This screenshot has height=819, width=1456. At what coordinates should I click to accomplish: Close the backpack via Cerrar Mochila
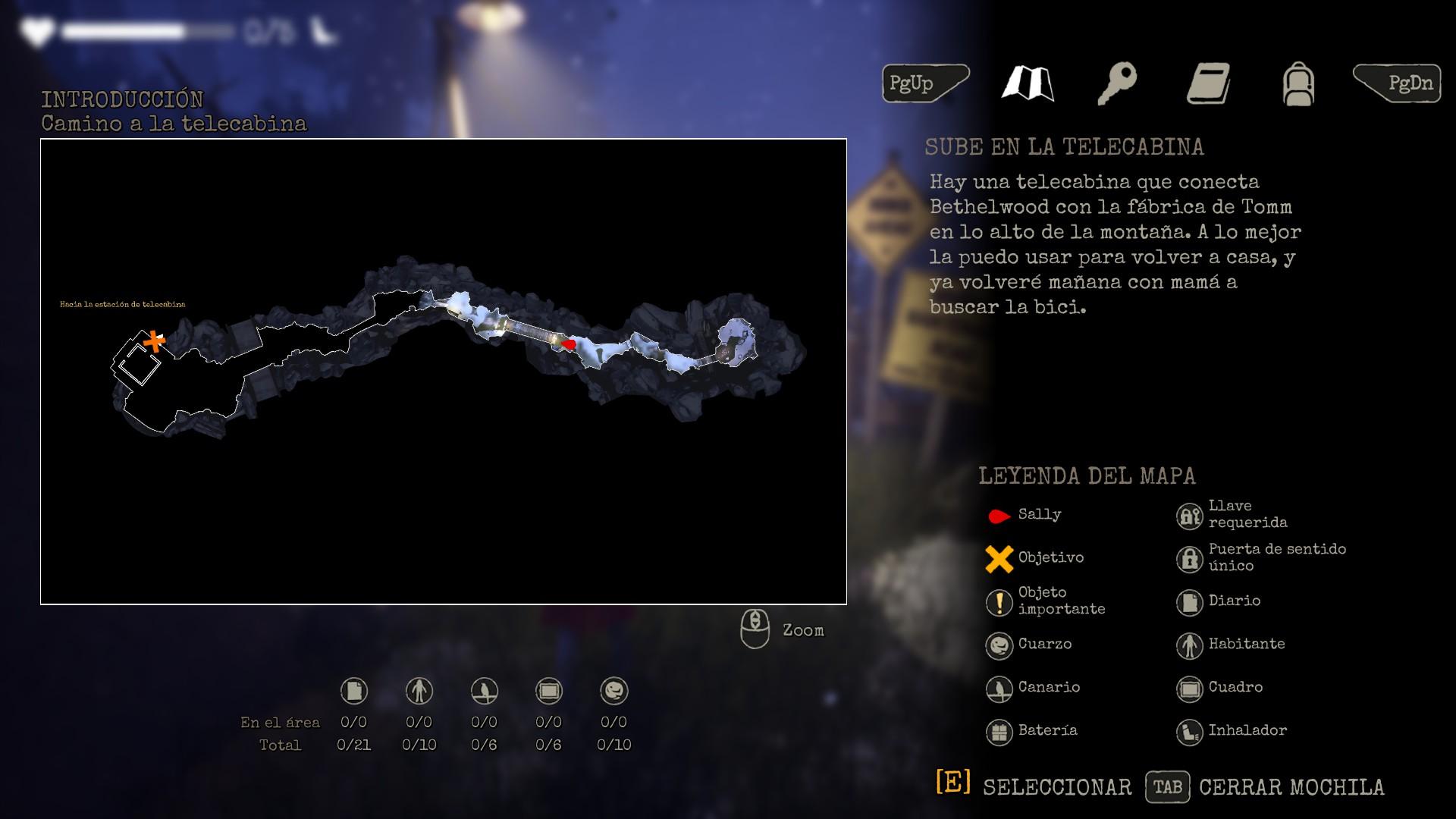[1265, 787]
